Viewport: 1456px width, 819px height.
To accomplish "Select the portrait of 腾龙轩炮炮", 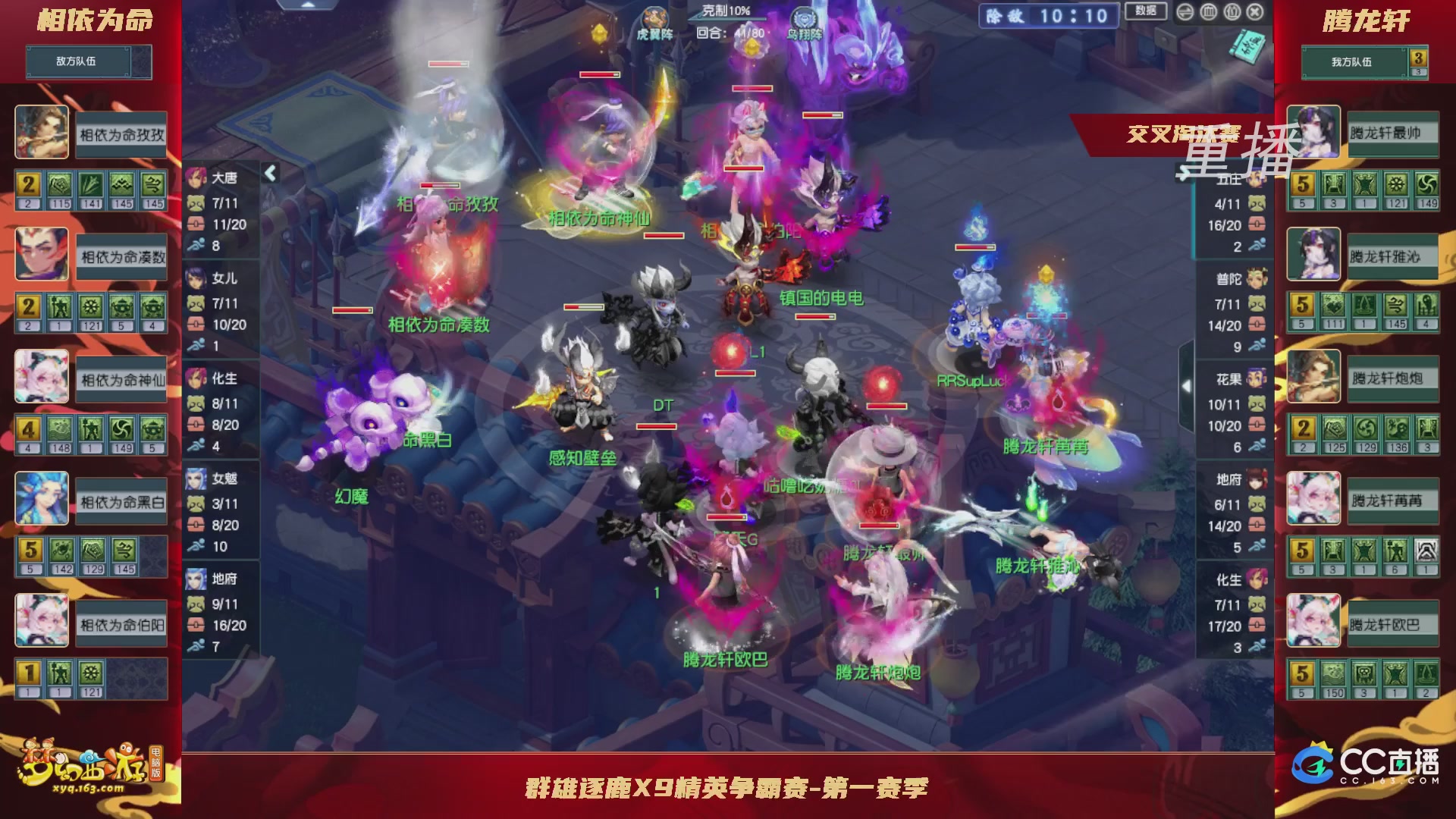I will coord(1313,378).
